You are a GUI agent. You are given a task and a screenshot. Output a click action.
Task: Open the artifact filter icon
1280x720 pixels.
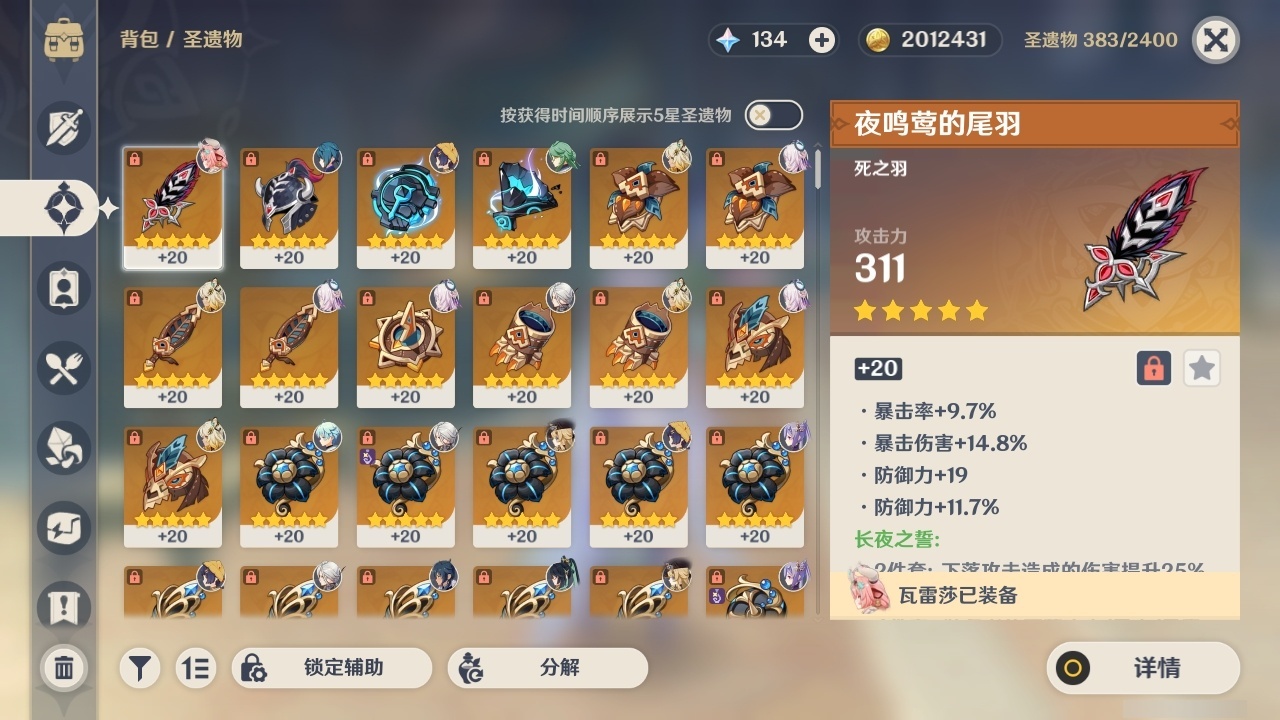tap(139, 668)
